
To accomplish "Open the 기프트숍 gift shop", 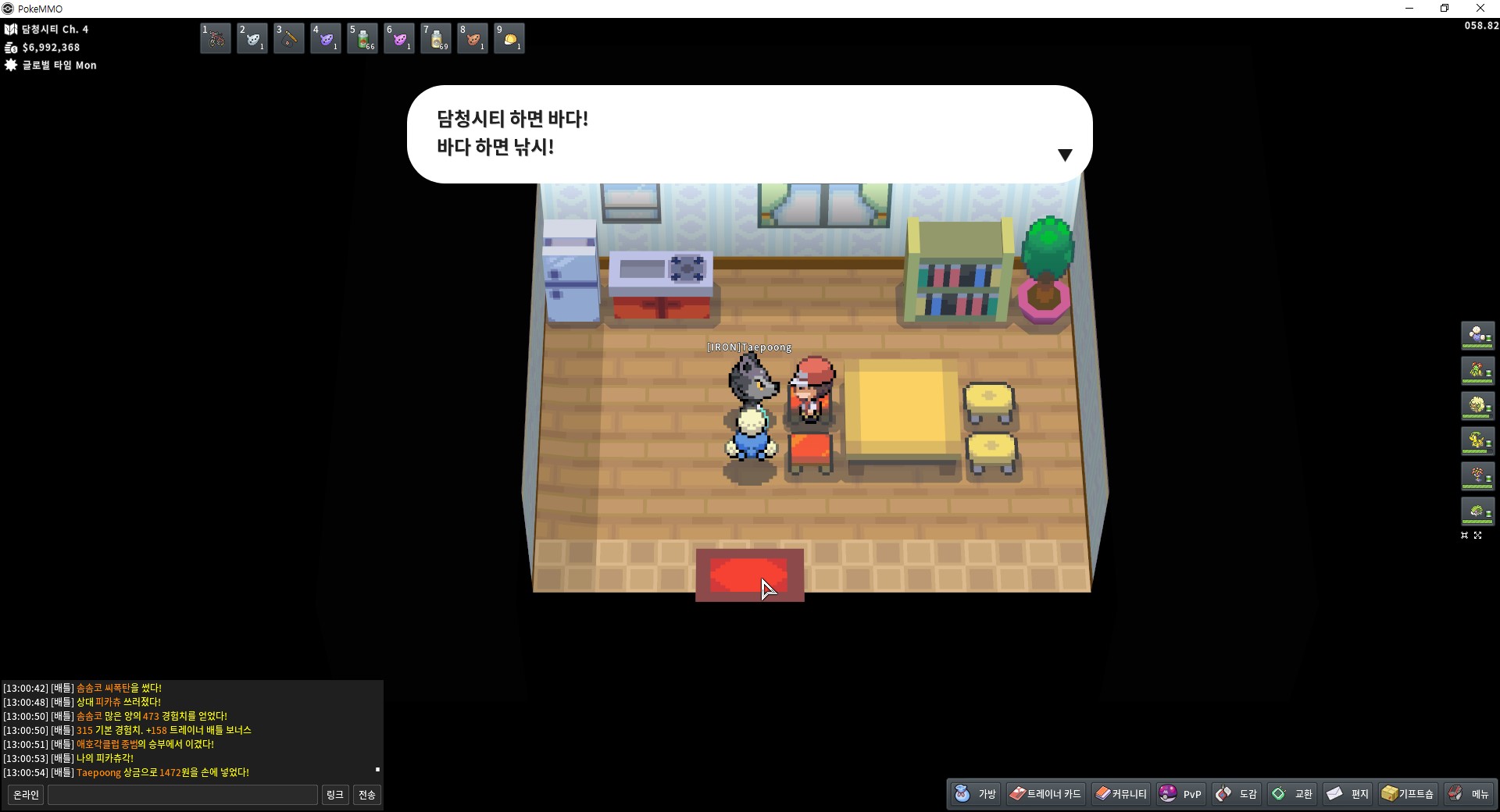I will [1408, 794].
